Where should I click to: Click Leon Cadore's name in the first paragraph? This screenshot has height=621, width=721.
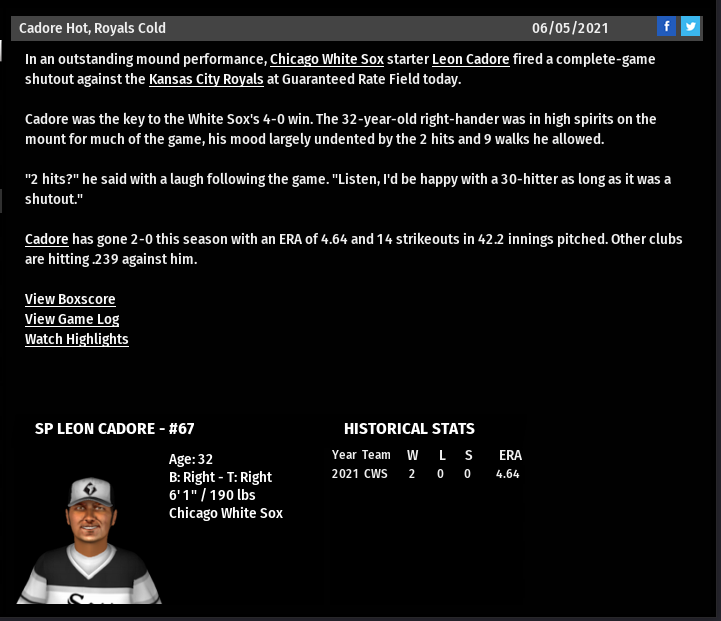click(x=470, y=59)
